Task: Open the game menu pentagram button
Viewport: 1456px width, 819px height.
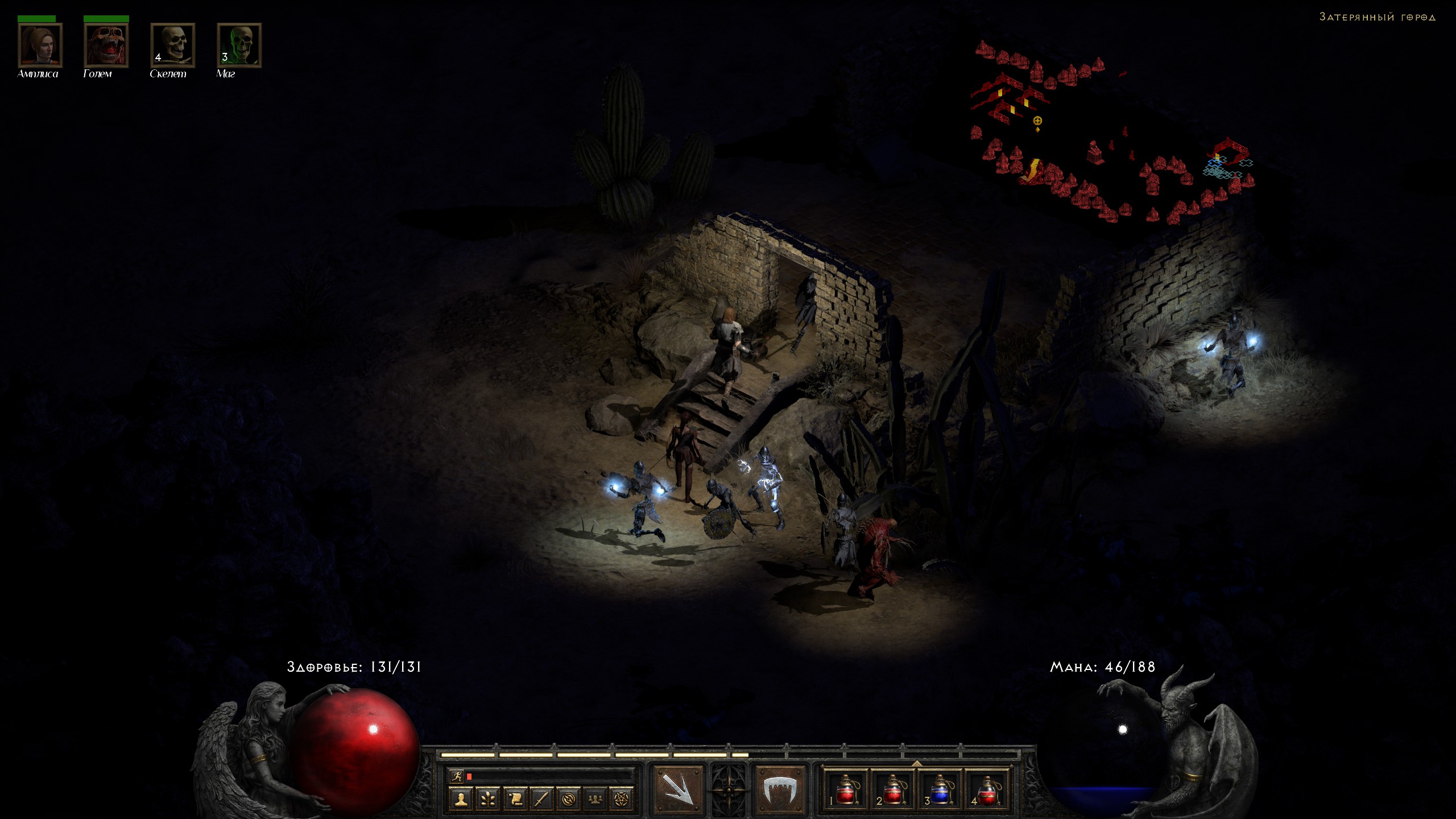Action: pyautogui.click(x=622, y=799)
